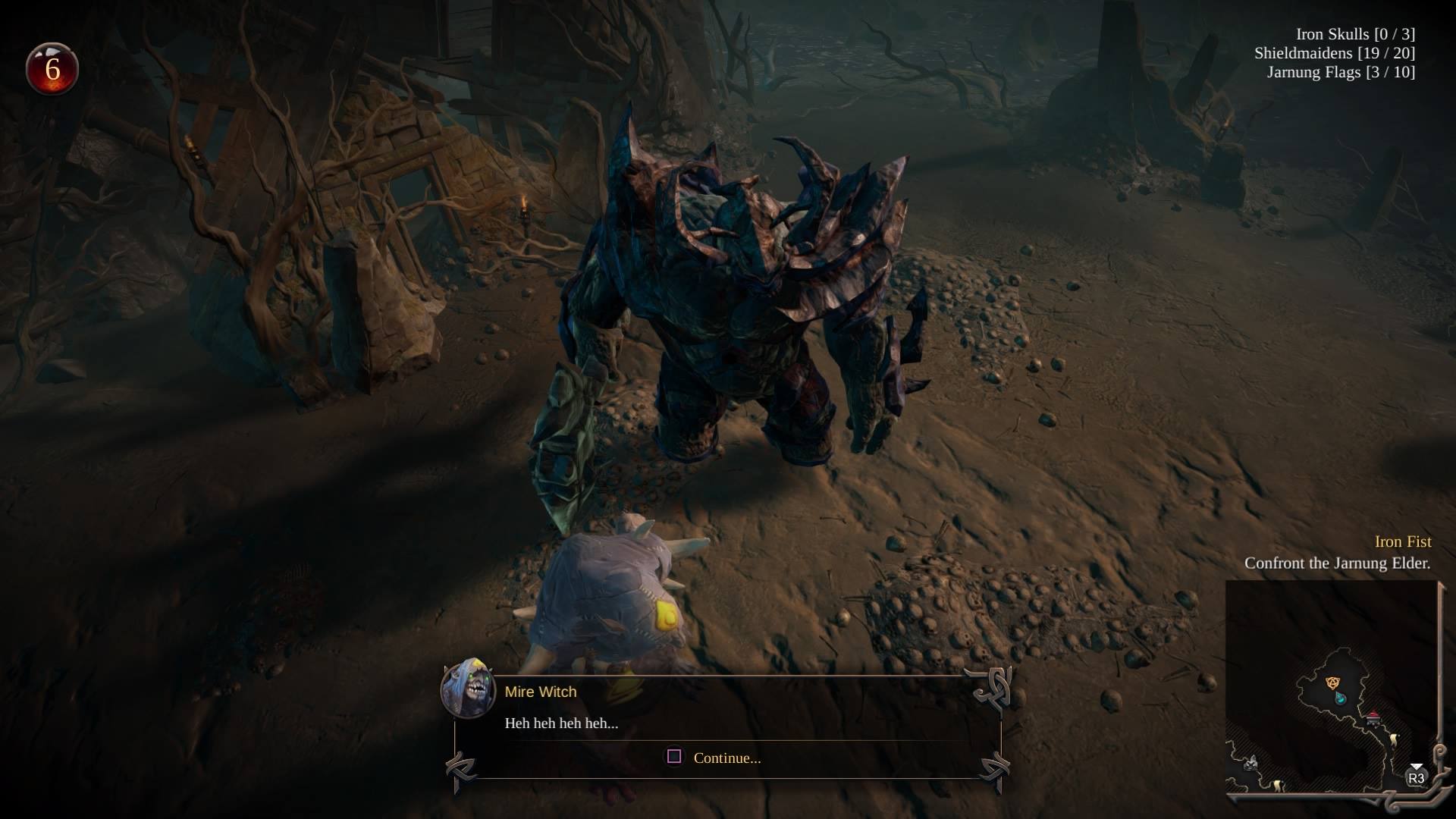Image resolution: width=1456 pixels, height=819 pixels.
Task: Continue the Mire Witch dialogue
Action: point(714,758)
